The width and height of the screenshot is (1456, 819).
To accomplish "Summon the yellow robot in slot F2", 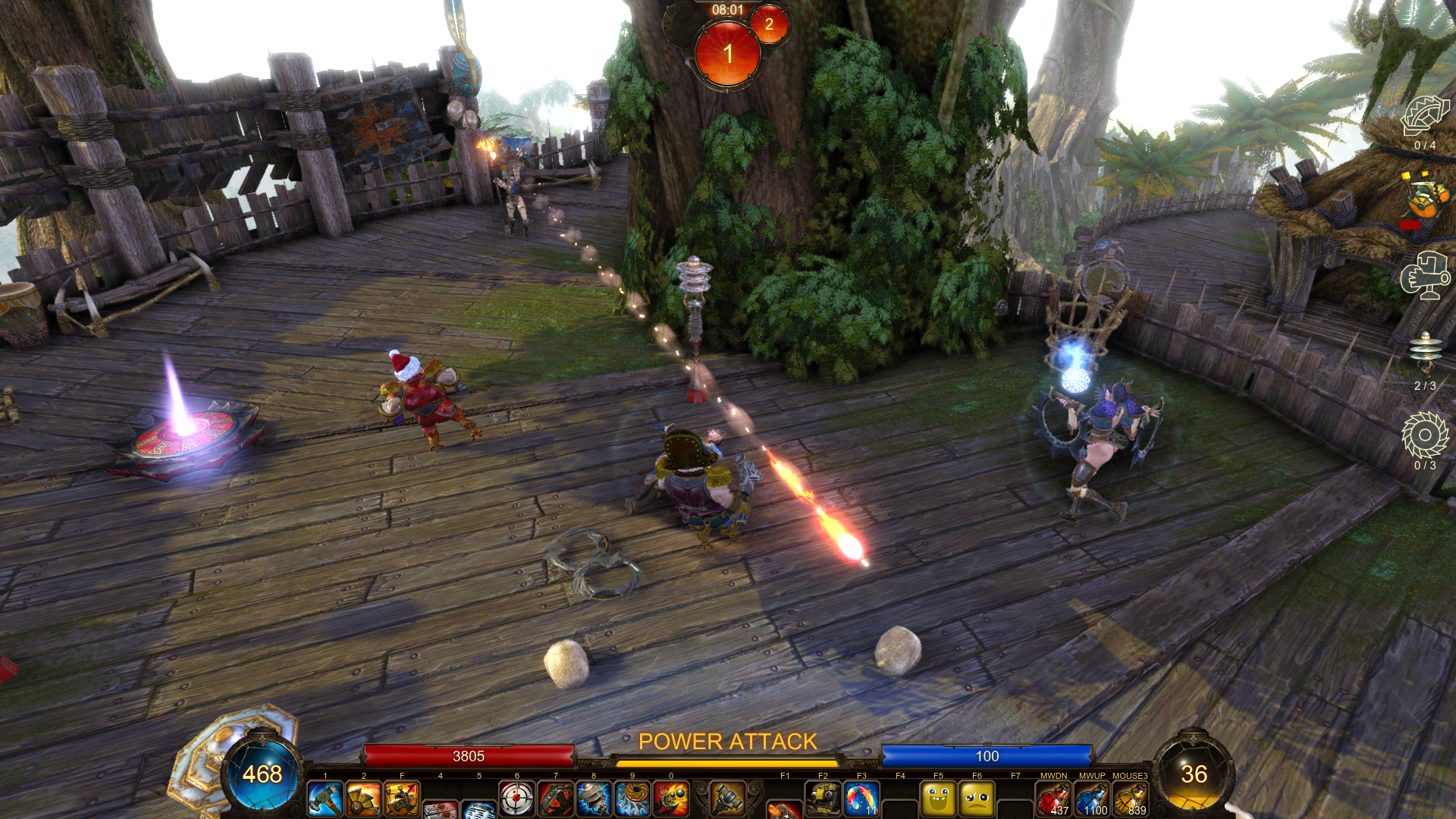I will pyautogui.click(x=823, y=799).
